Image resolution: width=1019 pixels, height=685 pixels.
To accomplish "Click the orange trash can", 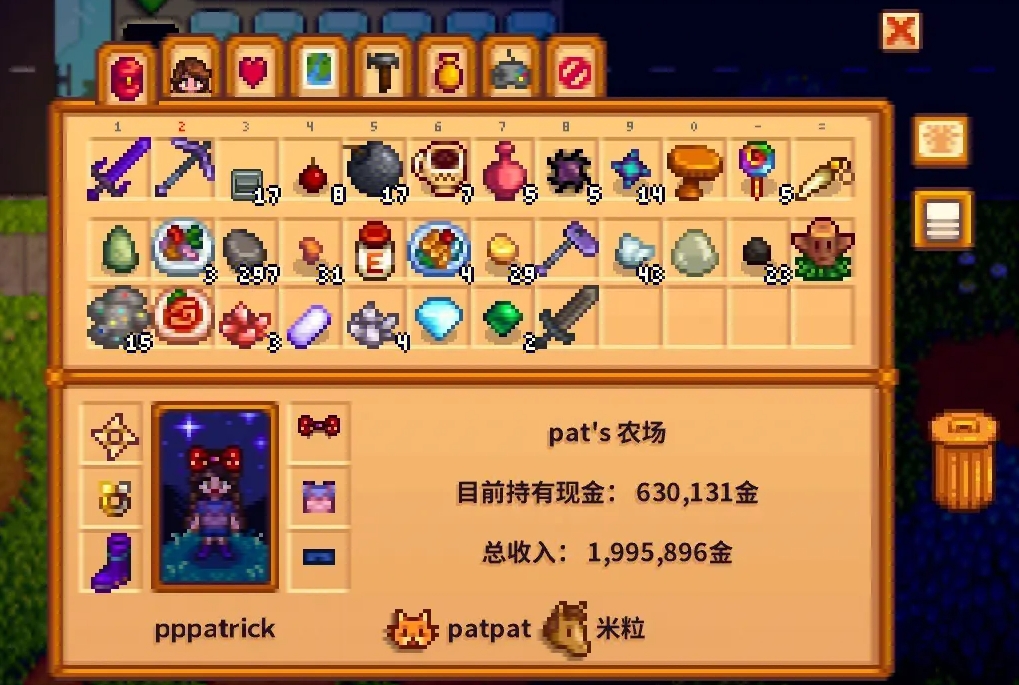I will tap(964, 460).
